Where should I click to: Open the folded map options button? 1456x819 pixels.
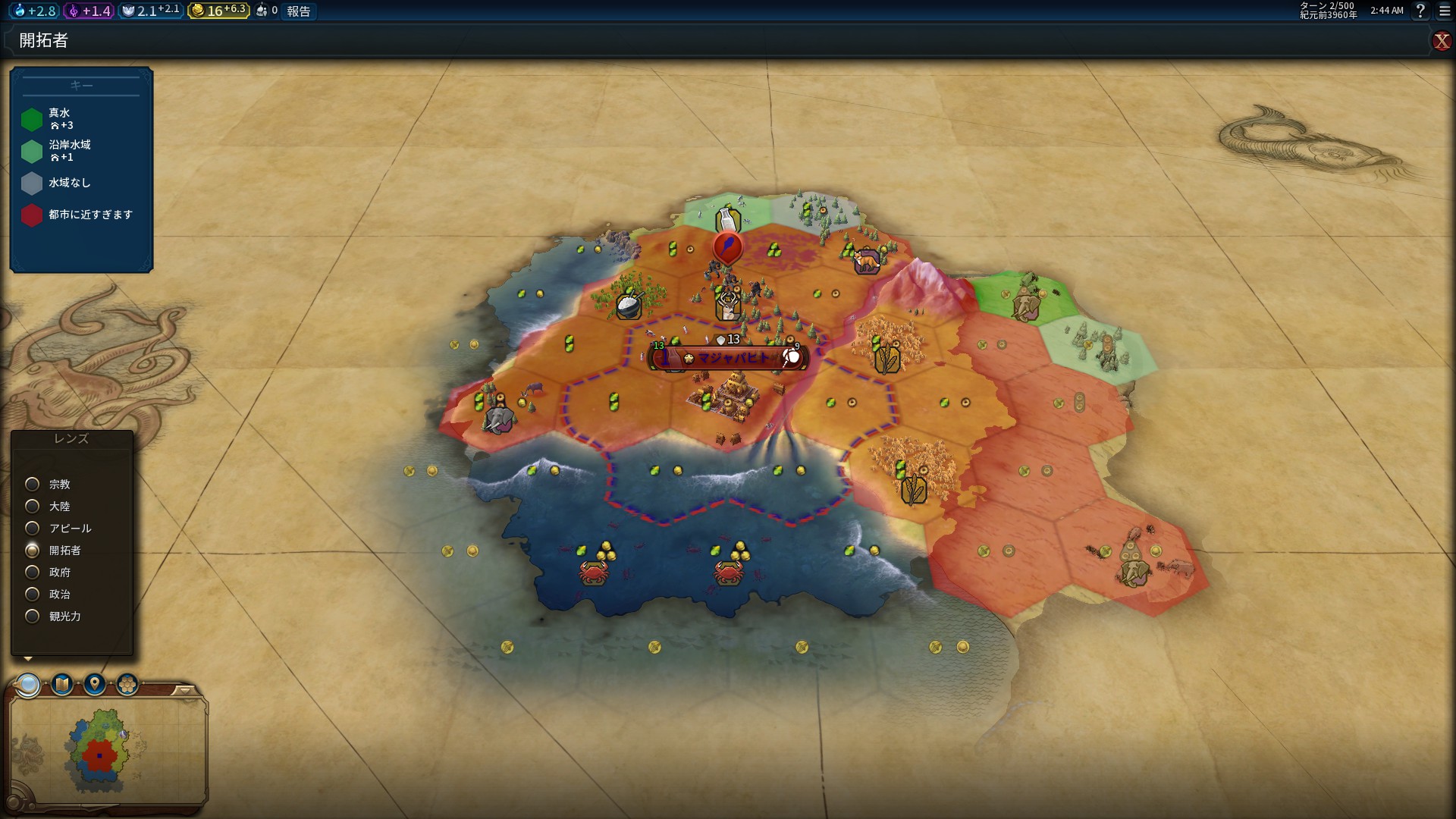click(x=61, y=685)
